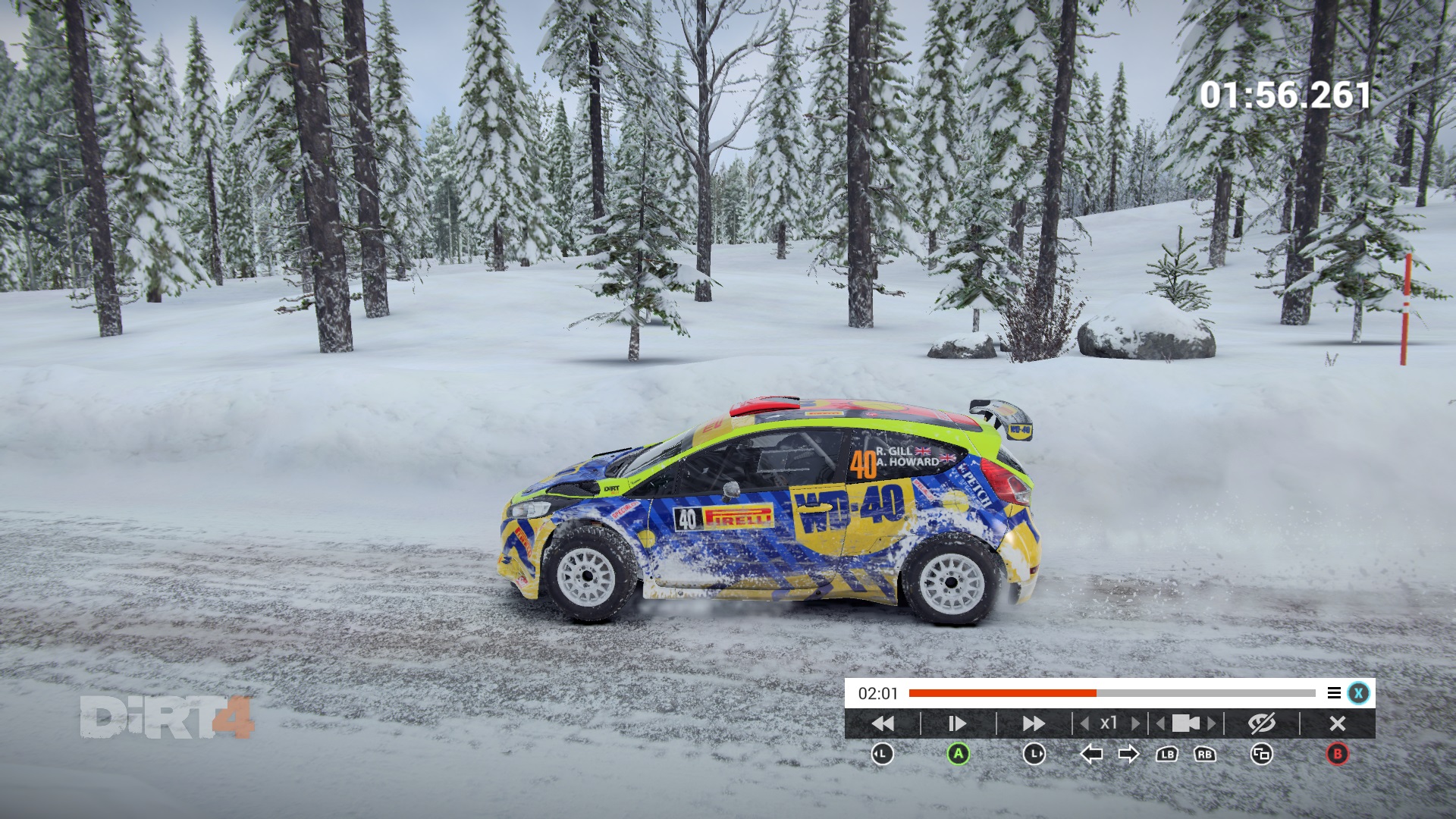The width and height of the screenshot is (1456, 819).
Task: Toggle play/pause on the replay
Action: pos(958,723)
